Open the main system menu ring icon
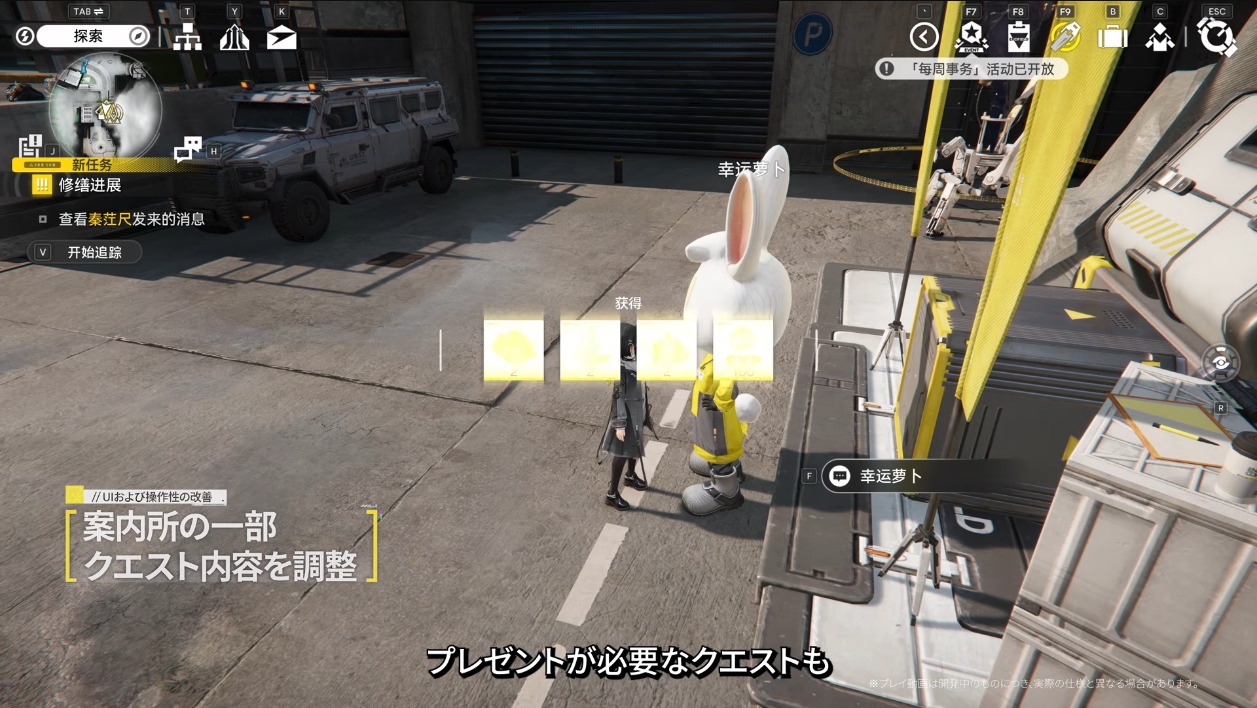 1216,37
